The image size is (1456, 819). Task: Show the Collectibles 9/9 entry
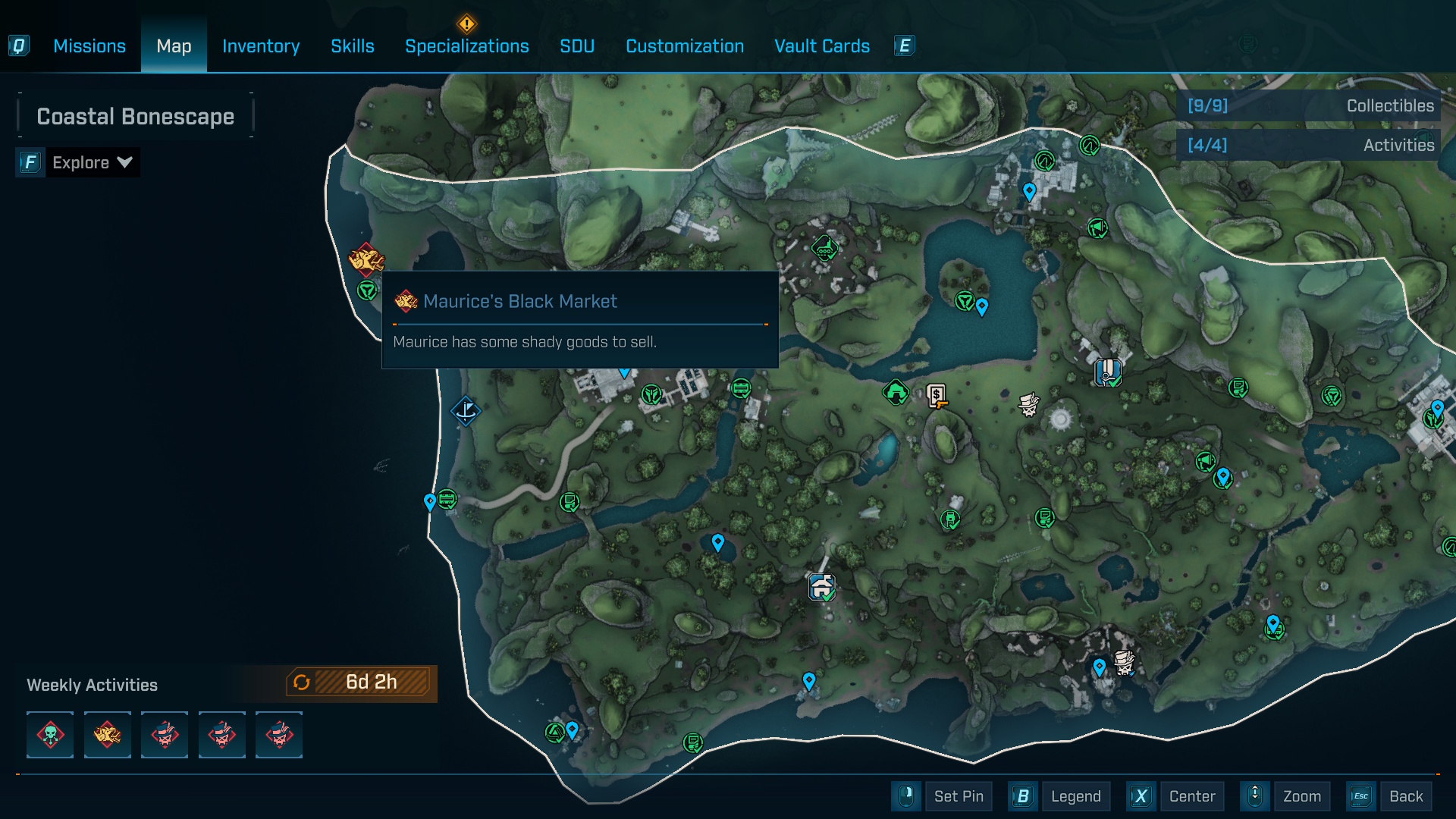[1310, 105]
